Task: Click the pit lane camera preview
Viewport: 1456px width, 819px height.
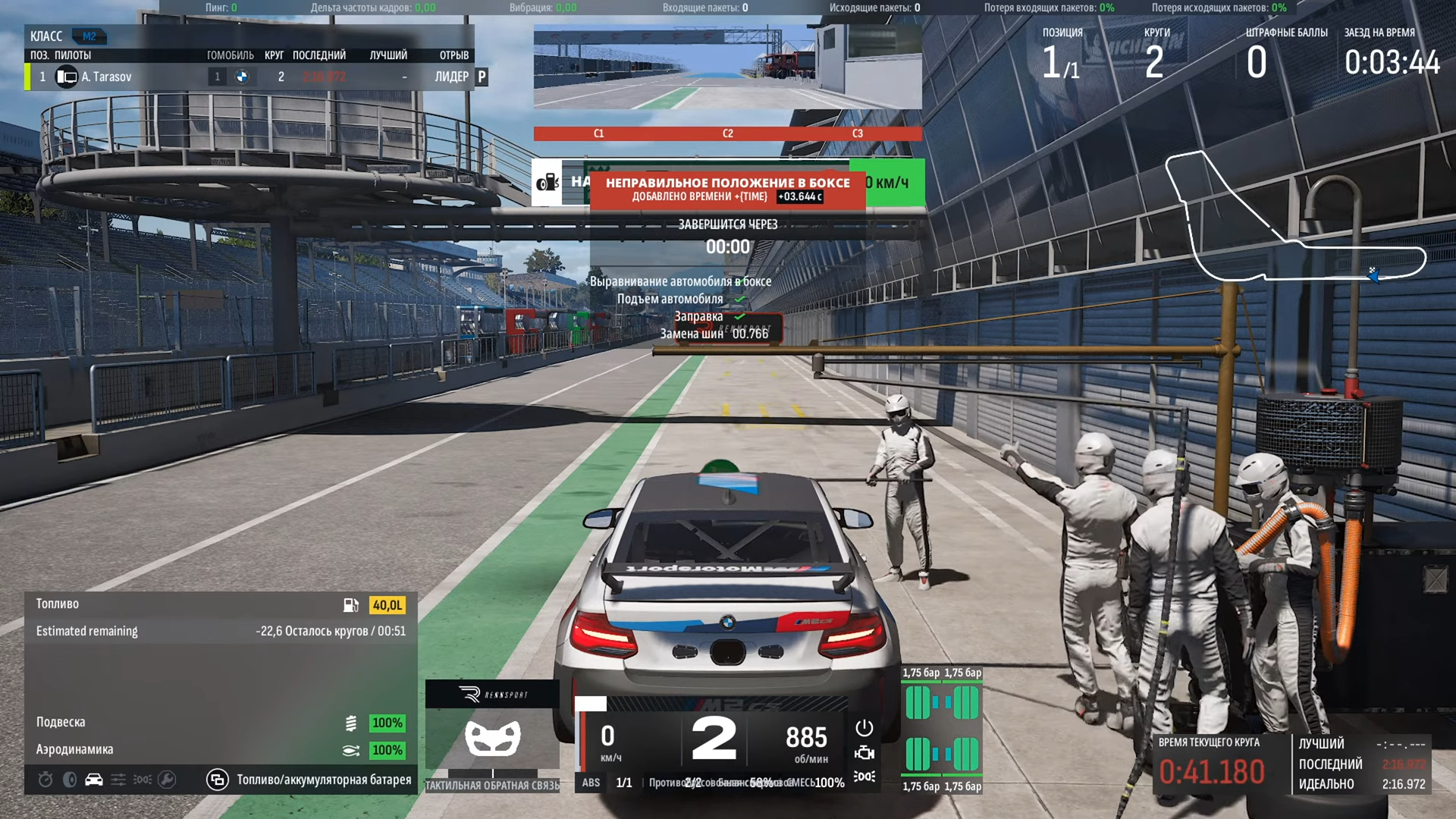Action: (x=727, y=67)
